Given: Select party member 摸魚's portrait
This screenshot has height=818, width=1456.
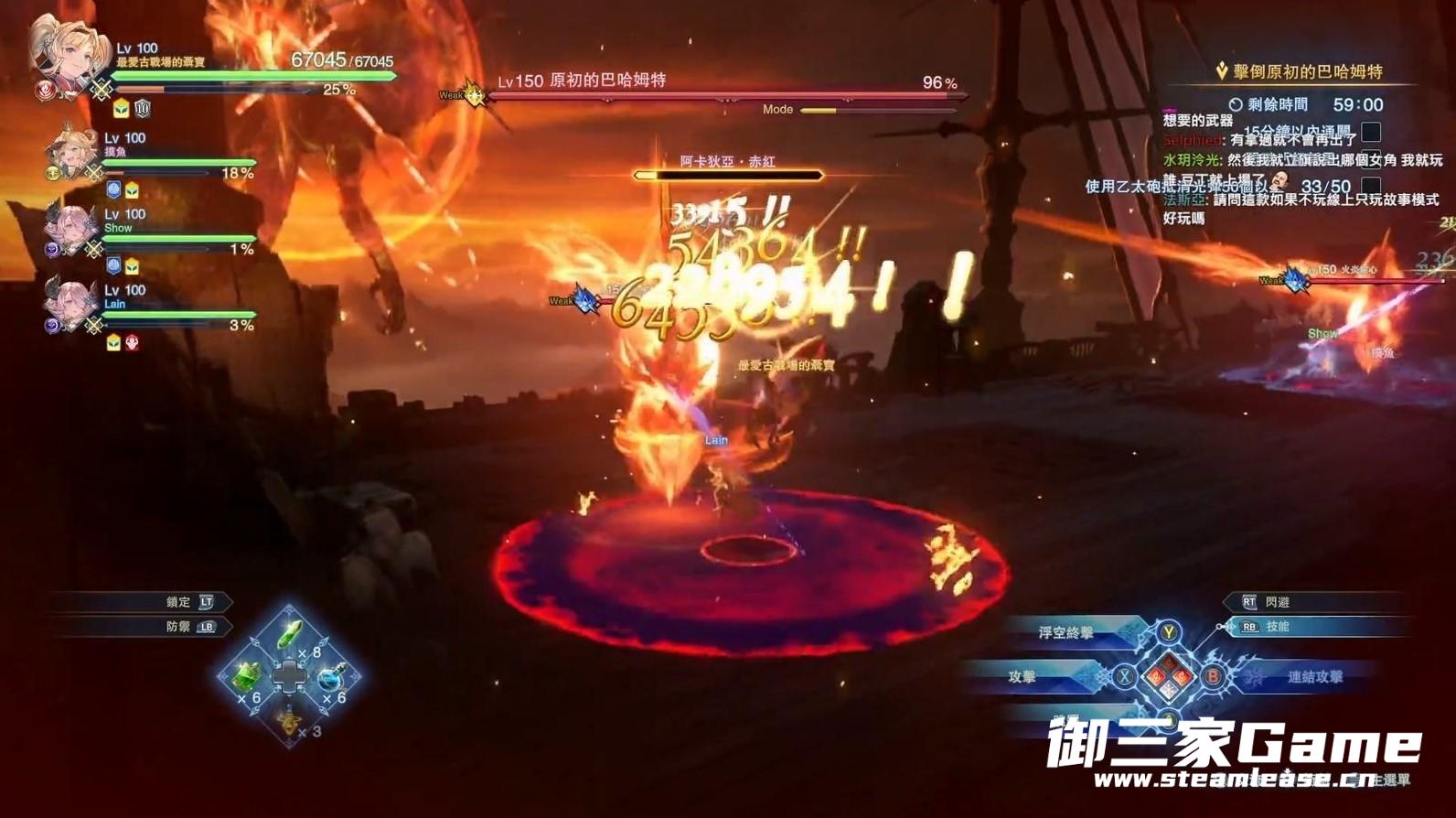Looking at the screenshot, I should coord(73,152).
